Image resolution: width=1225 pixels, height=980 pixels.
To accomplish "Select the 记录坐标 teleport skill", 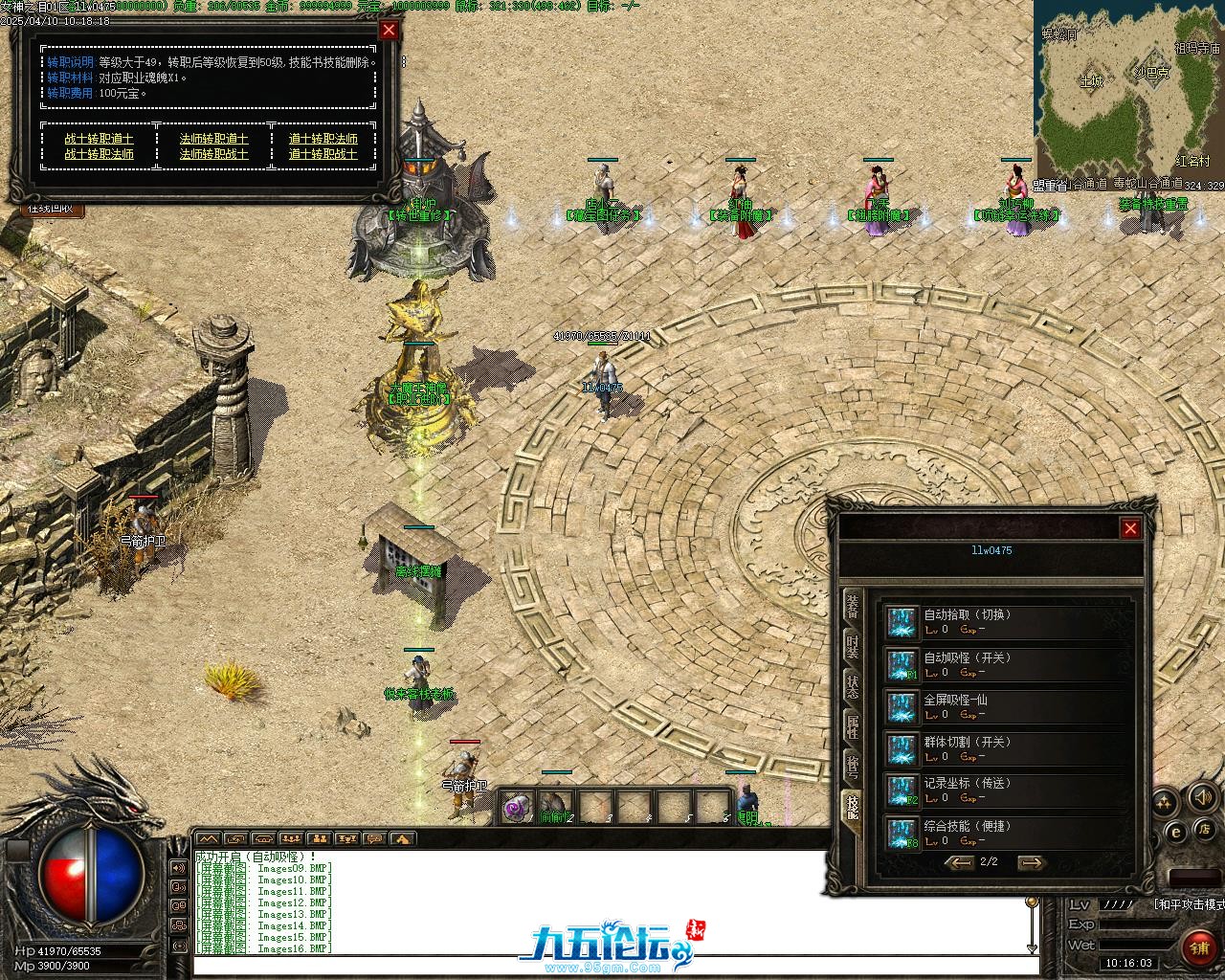I will (x=901, y=791).
